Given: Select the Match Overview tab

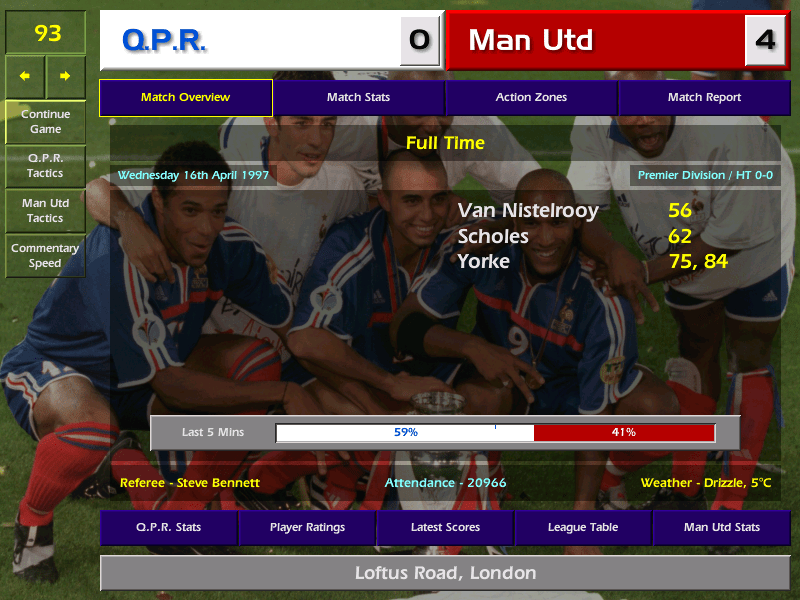Looking at the screenshot, I should pyautogui.click(x=185, y=98).
